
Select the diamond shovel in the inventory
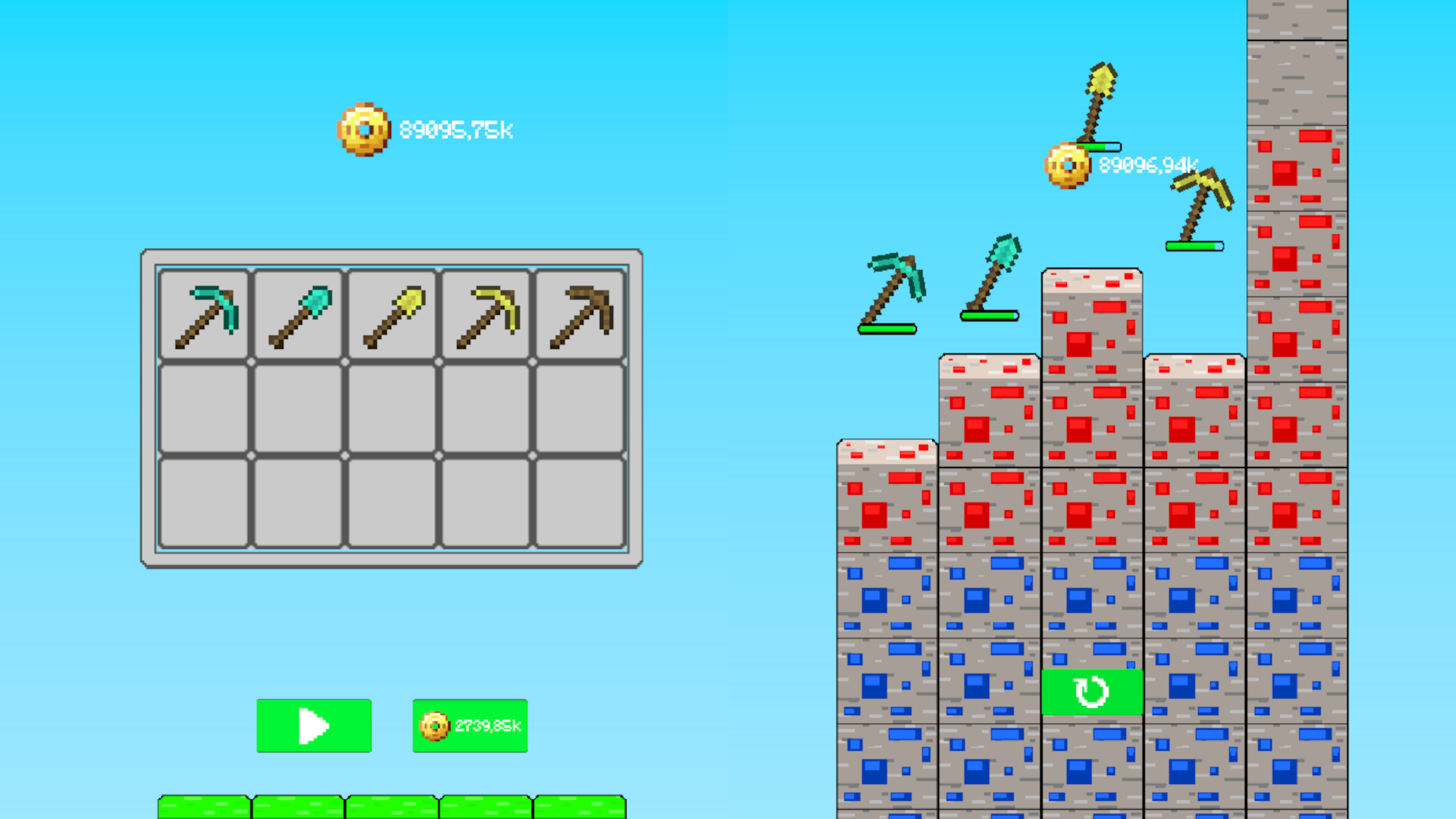(297, 313)
